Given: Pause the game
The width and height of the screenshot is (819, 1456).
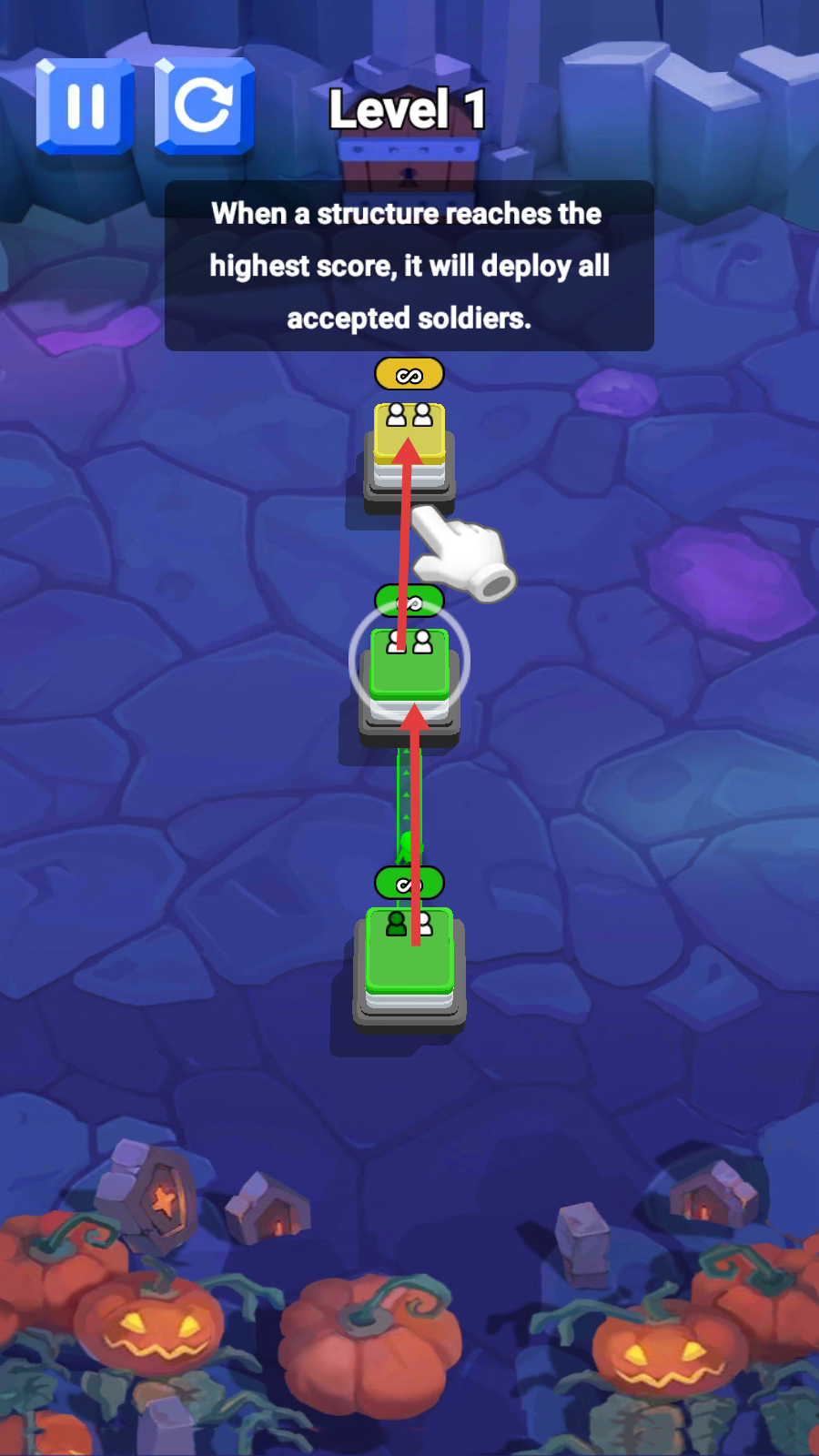Looking at the screenshot, I should (85, 106).
